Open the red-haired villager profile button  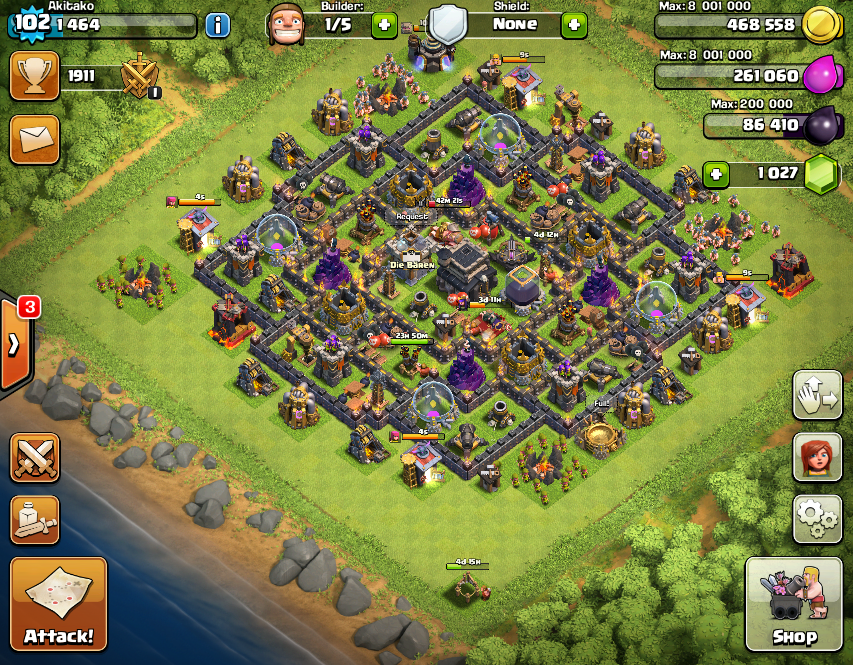click(817, 457)
